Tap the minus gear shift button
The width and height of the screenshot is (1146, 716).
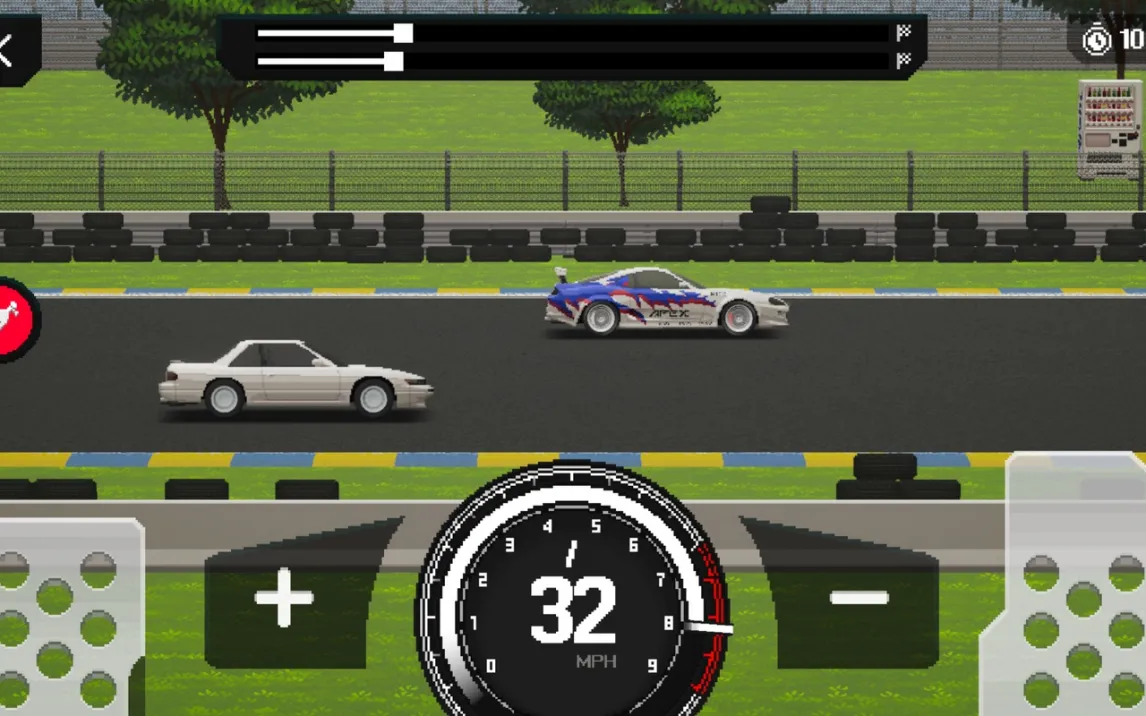(859, 599)
